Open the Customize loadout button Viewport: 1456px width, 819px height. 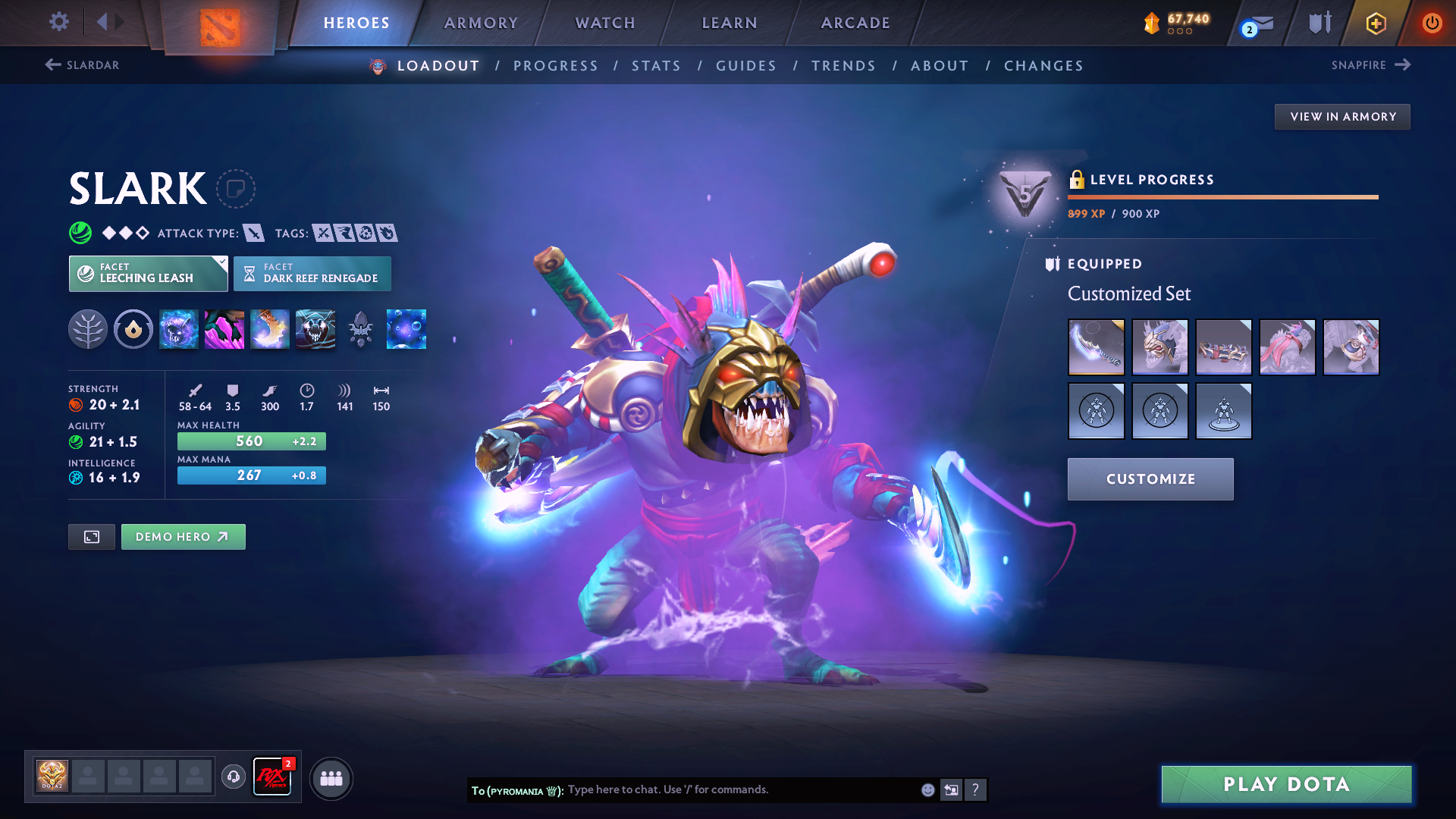tap(1150, 479)
